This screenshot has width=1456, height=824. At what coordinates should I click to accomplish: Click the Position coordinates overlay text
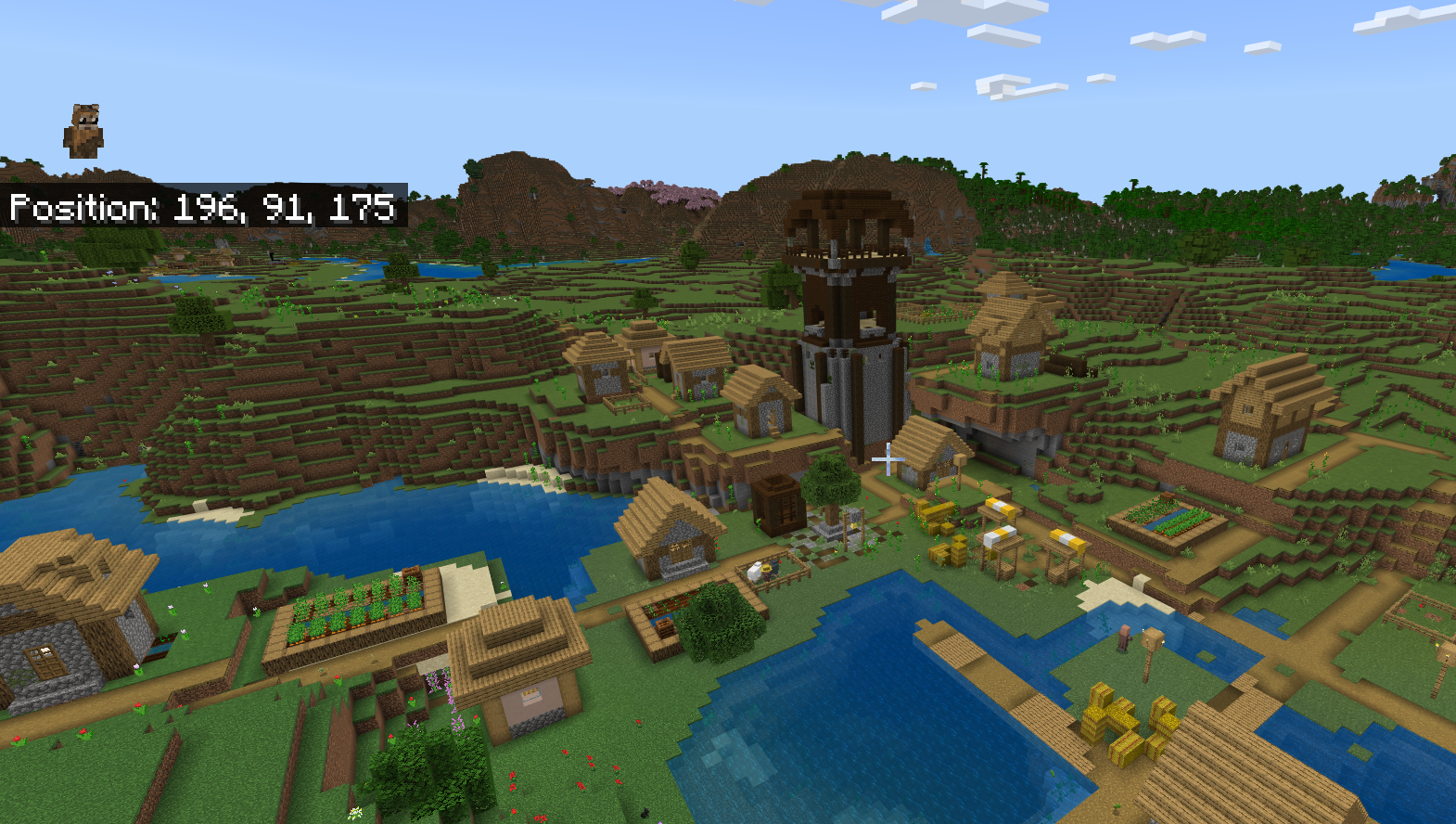pos(204,208)
